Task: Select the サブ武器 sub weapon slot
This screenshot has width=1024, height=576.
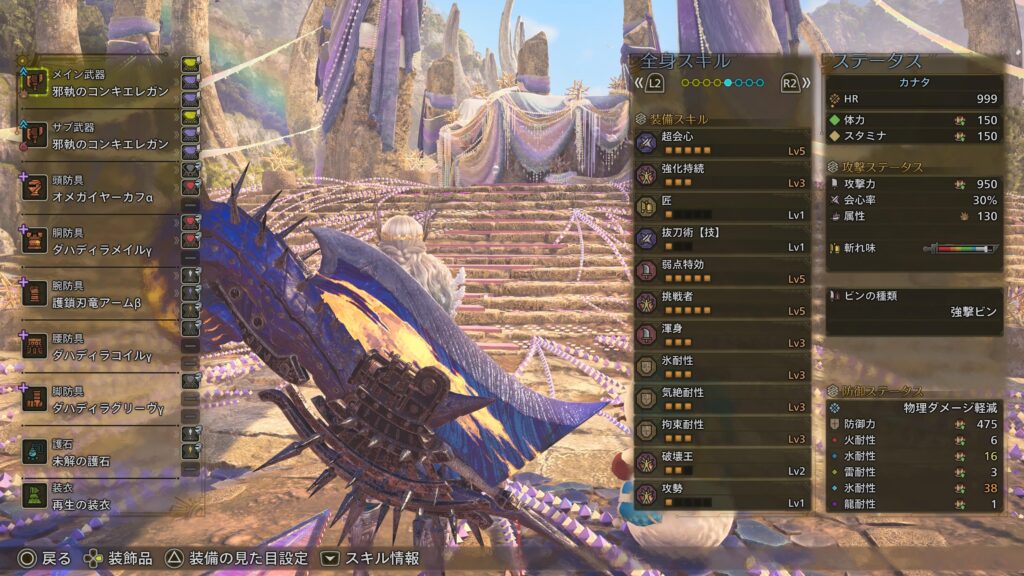Action: [x=100, y=136]
